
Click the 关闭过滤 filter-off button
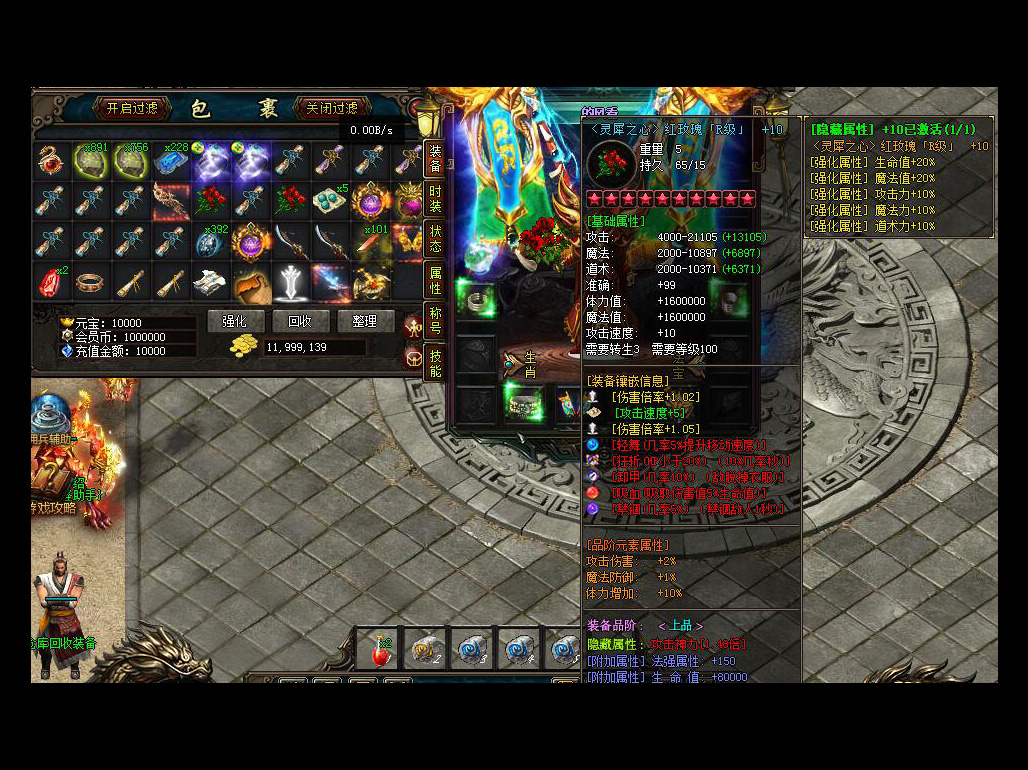point(332,108)
